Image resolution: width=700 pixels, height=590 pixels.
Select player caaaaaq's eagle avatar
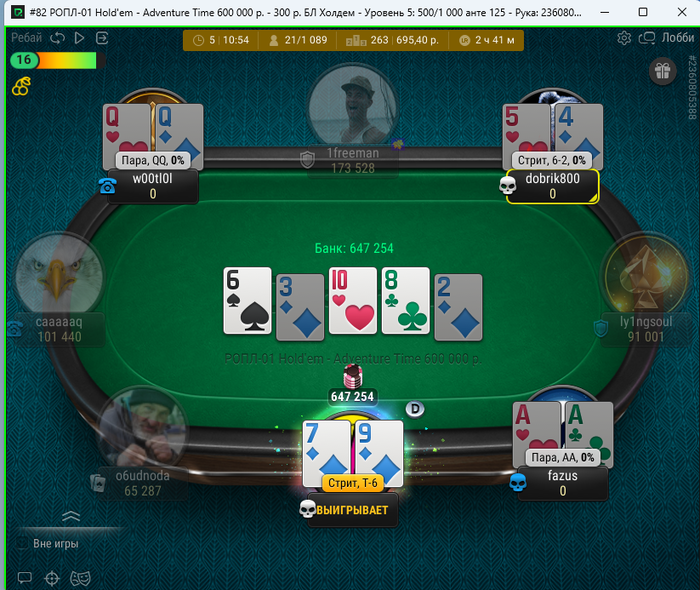(x=58, y=280)
